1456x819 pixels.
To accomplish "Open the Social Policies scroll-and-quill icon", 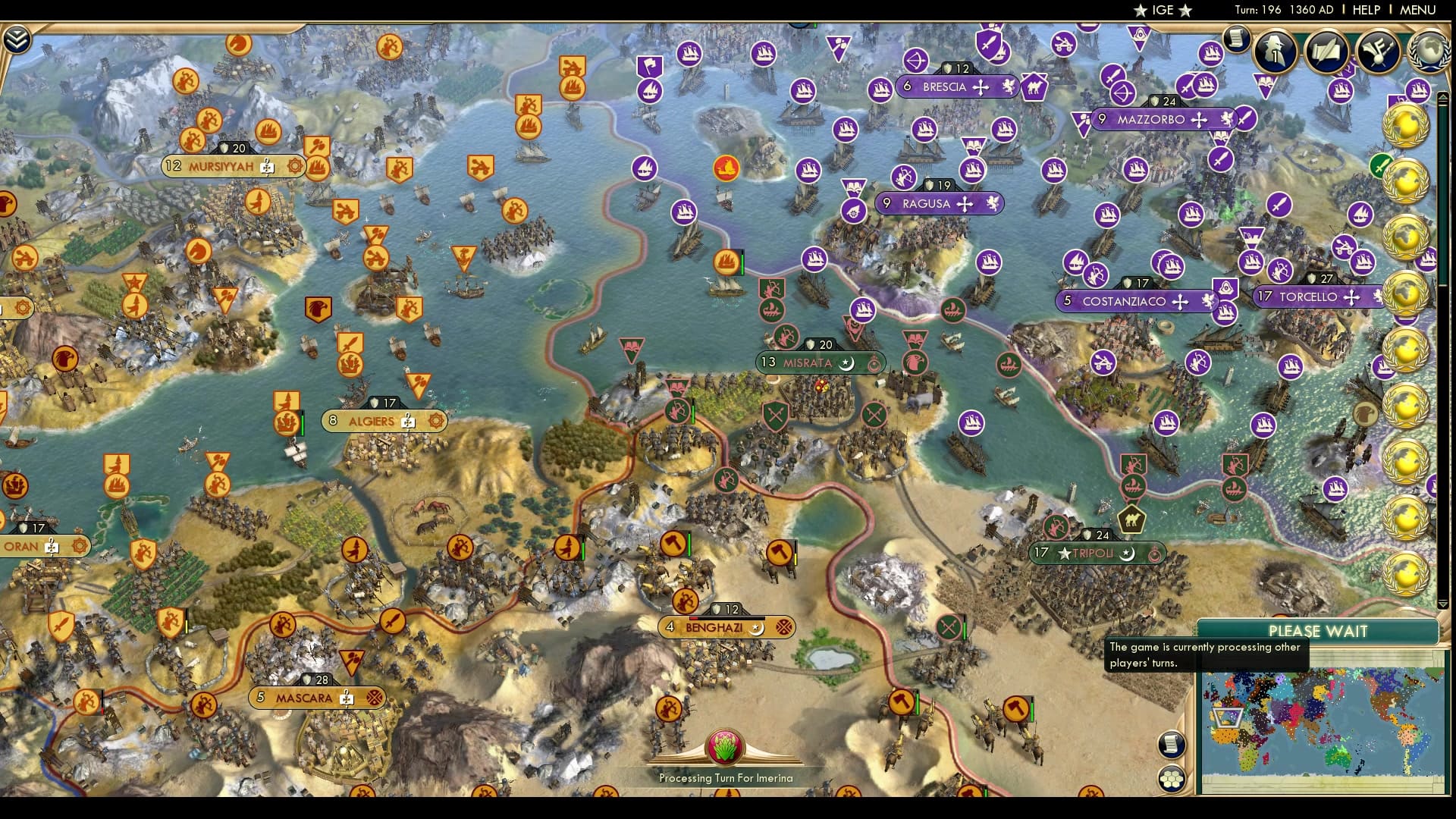I will [x=1326, y=49].
